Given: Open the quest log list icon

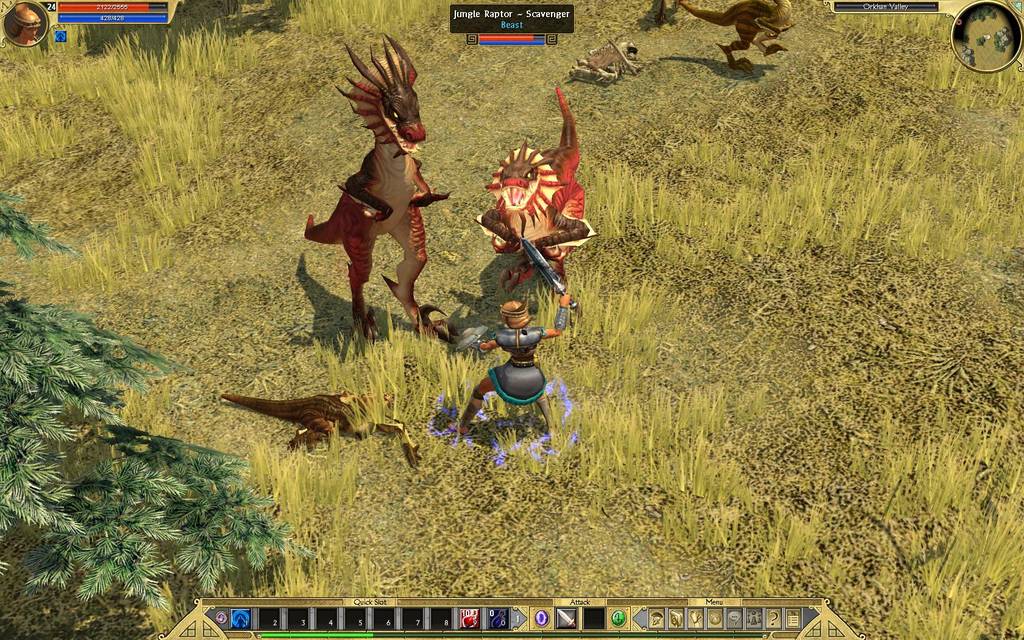Looking at the screenshot, I should [792, 619].
